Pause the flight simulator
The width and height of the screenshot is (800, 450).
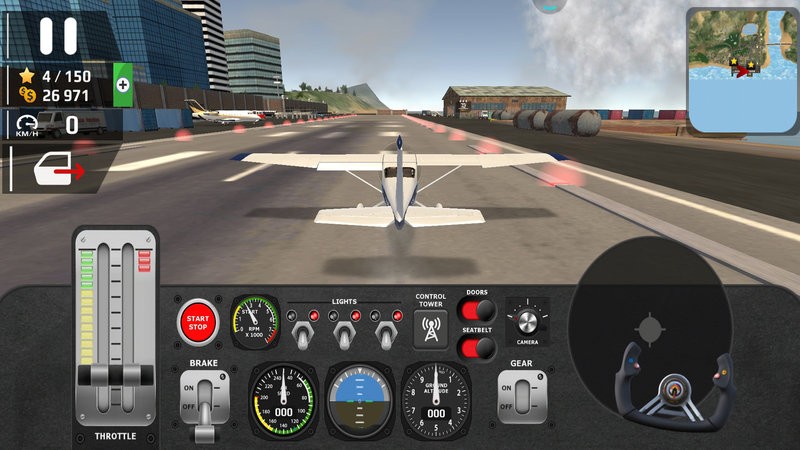(x=58, y=35)
